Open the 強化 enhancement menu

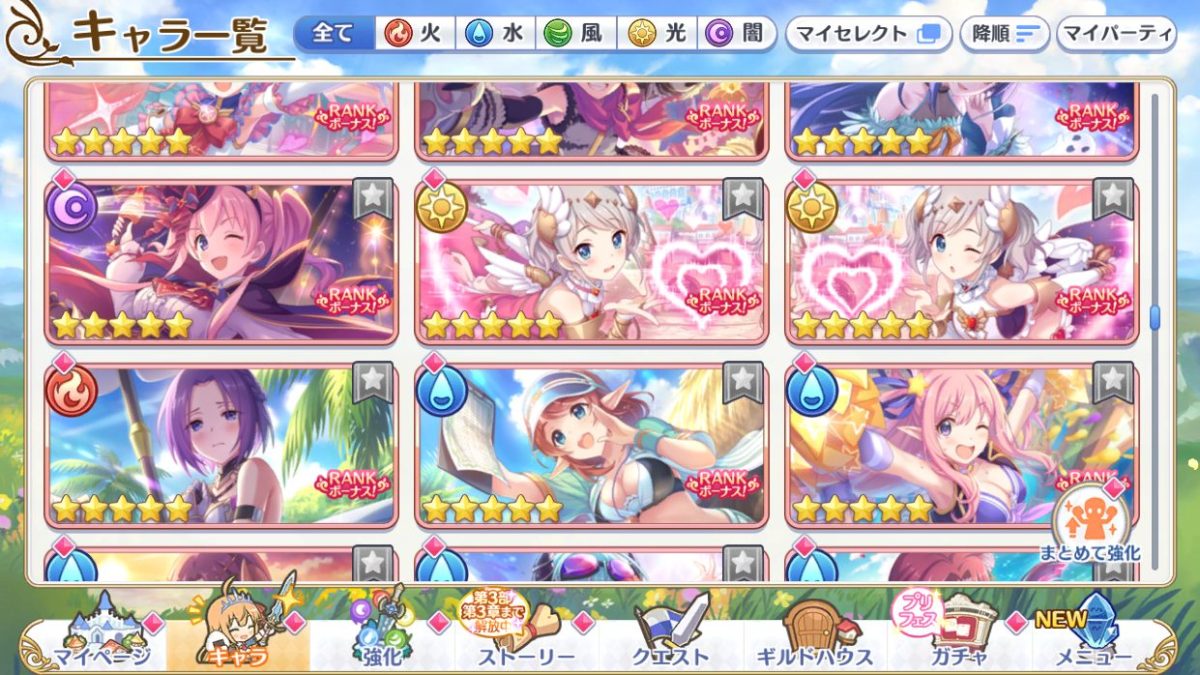coord(382,635)
